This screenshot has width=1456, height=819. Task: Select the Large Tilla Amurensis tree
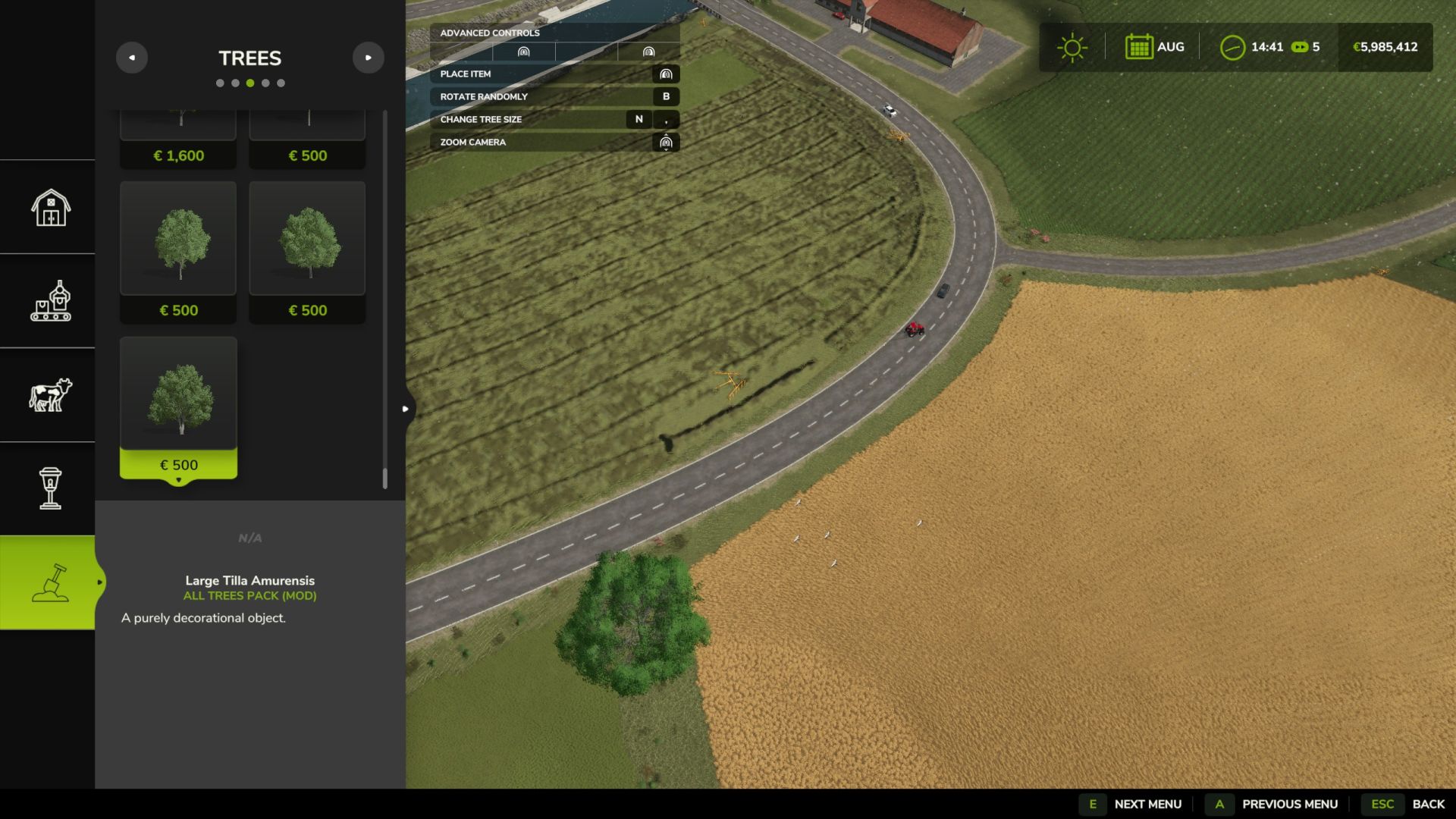pos(178,407)
